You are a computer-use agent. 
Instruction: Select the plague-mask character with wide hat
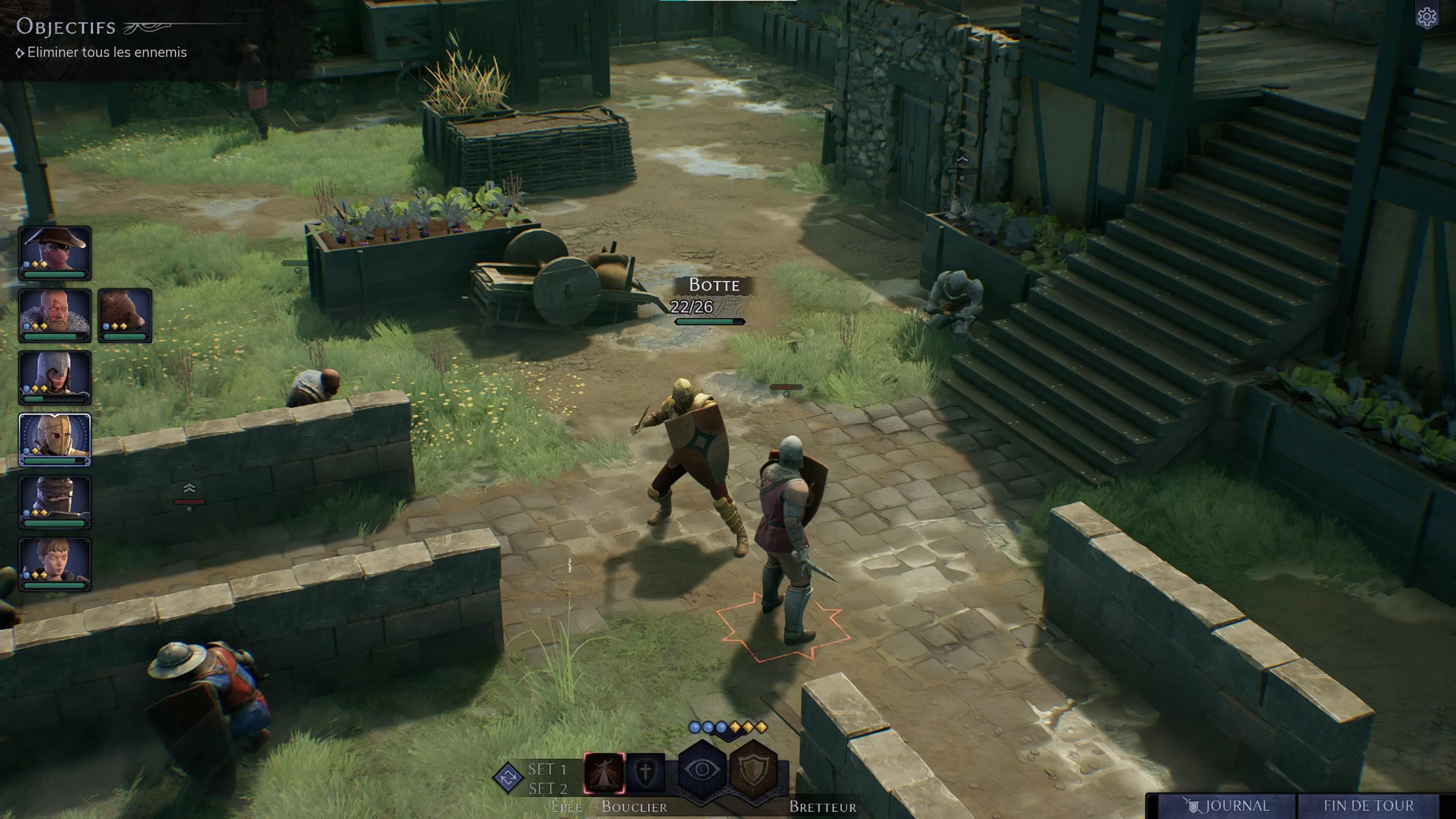(55, 252)
